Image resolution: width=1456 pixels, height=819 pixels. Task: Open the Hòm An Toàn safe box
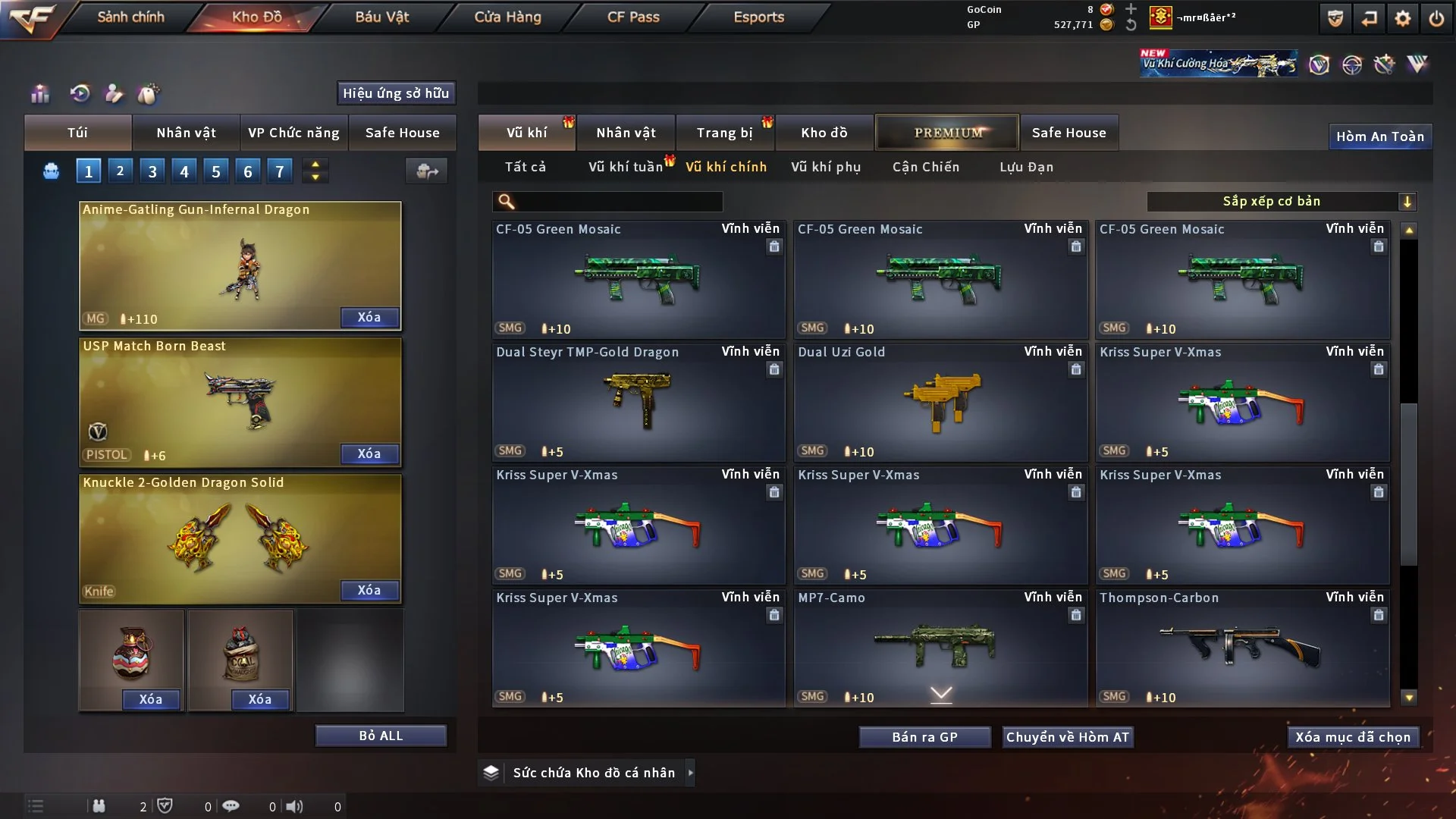click(1379, 136)
